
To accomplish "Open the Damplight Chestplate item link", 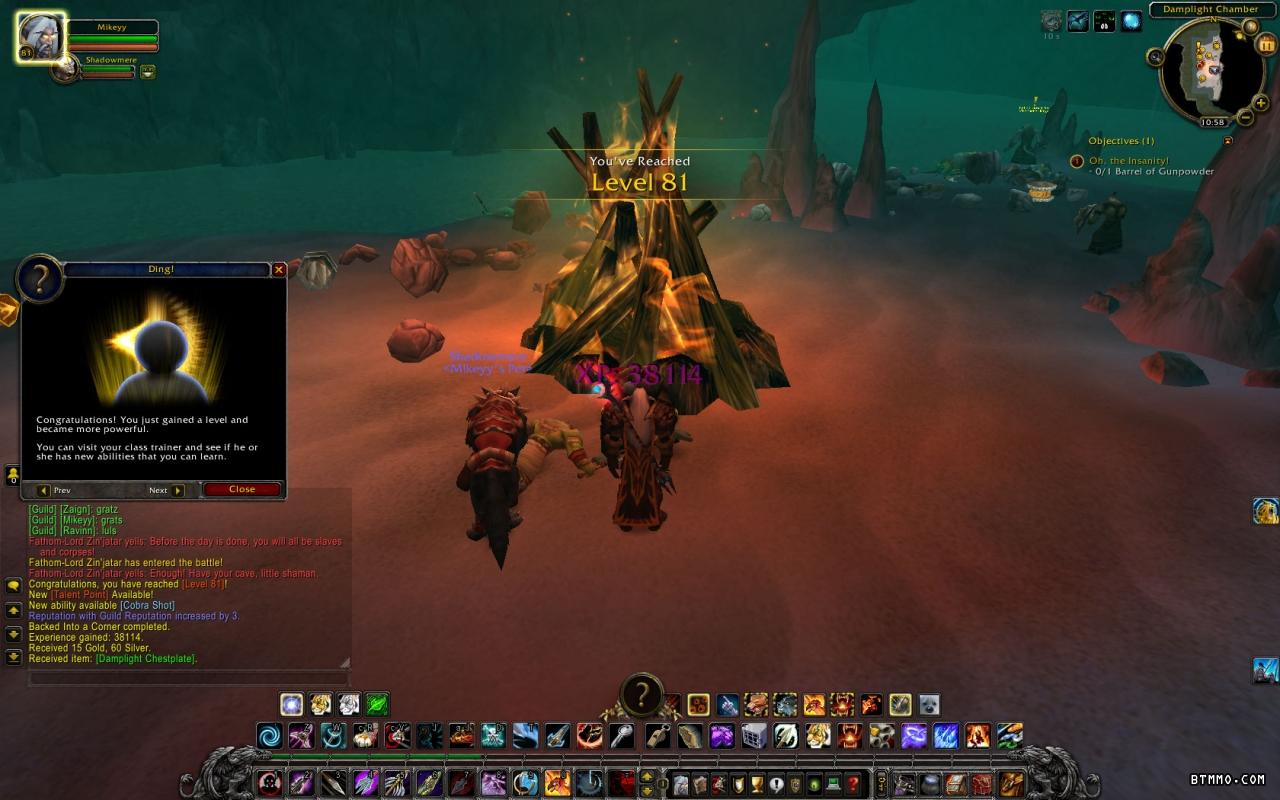I will pyautogui.click(x=146, y=659).
